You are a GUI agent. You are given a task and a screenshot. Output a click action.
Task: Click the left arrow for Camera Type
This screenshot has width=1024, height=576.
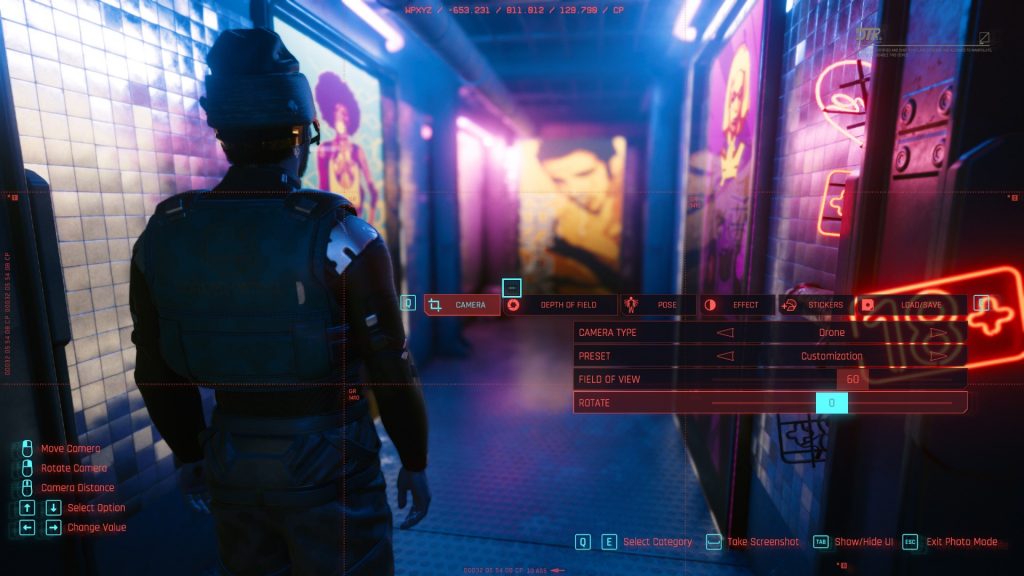point(726,333)
